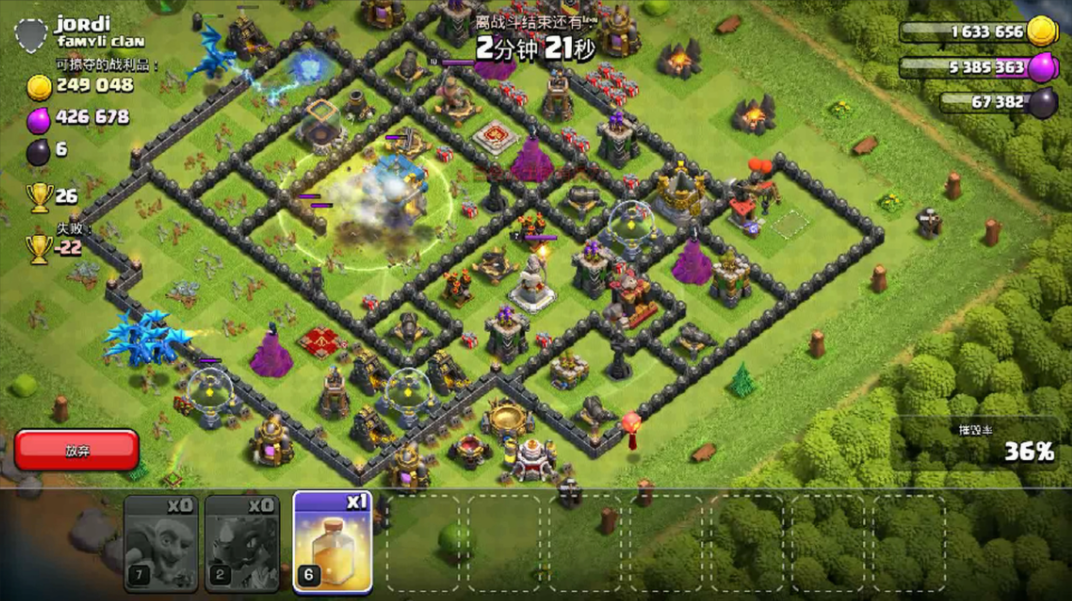
Task: Choose the depleted goblin troop card
Action: [160, 541]
